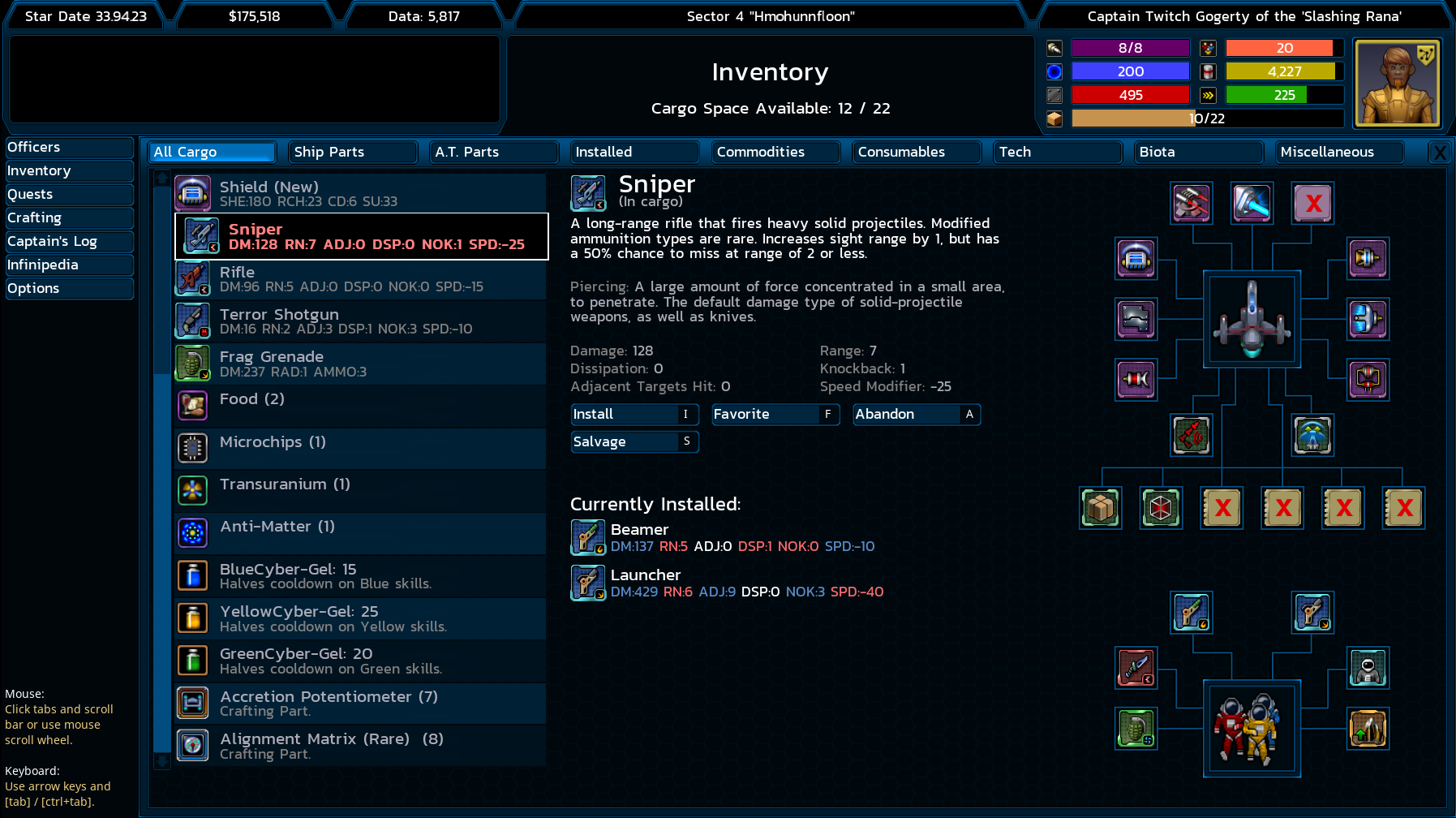Select the armor plating slot icon
This screenshot has height=818, width=1456.
coord(1136,319)
